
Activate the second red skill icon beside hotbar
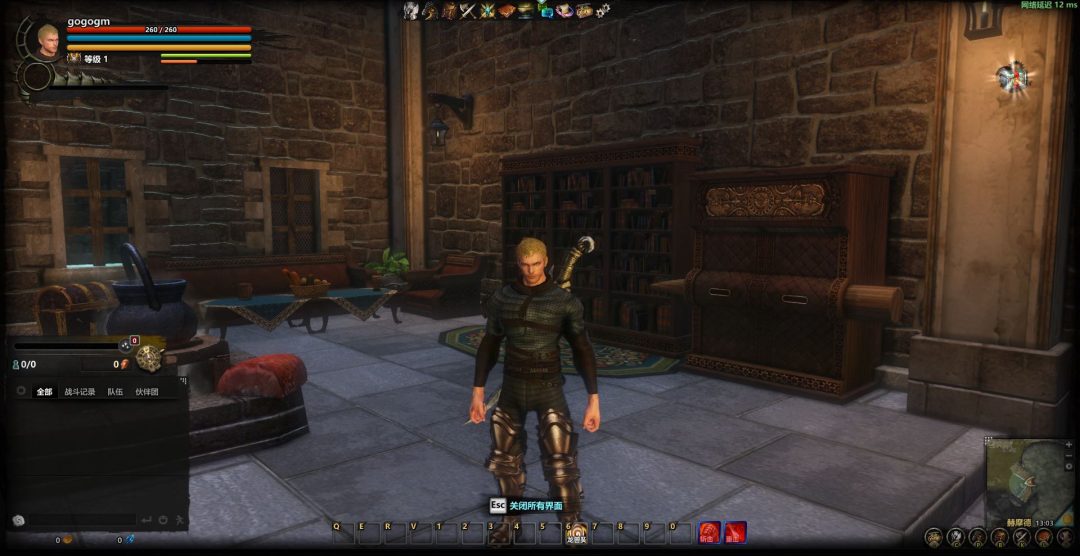(735, 531)
